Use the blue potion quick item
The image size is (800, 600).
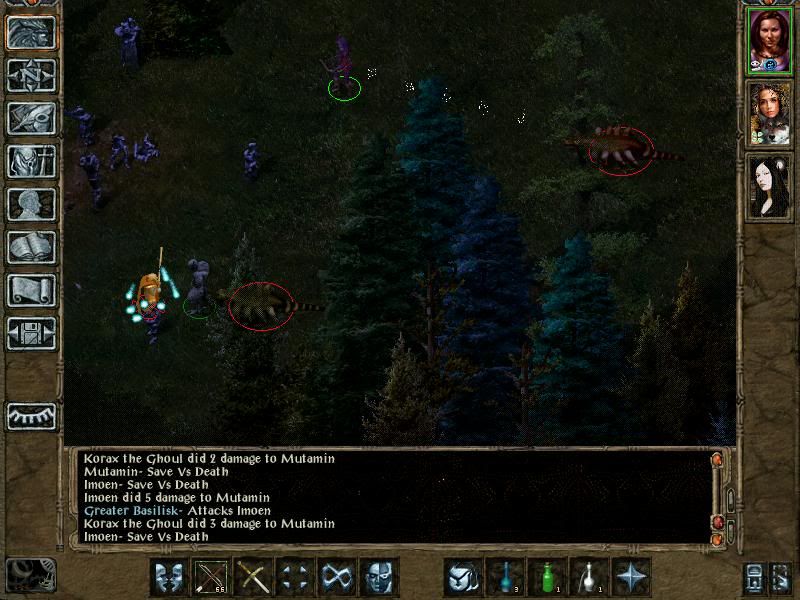505,577
